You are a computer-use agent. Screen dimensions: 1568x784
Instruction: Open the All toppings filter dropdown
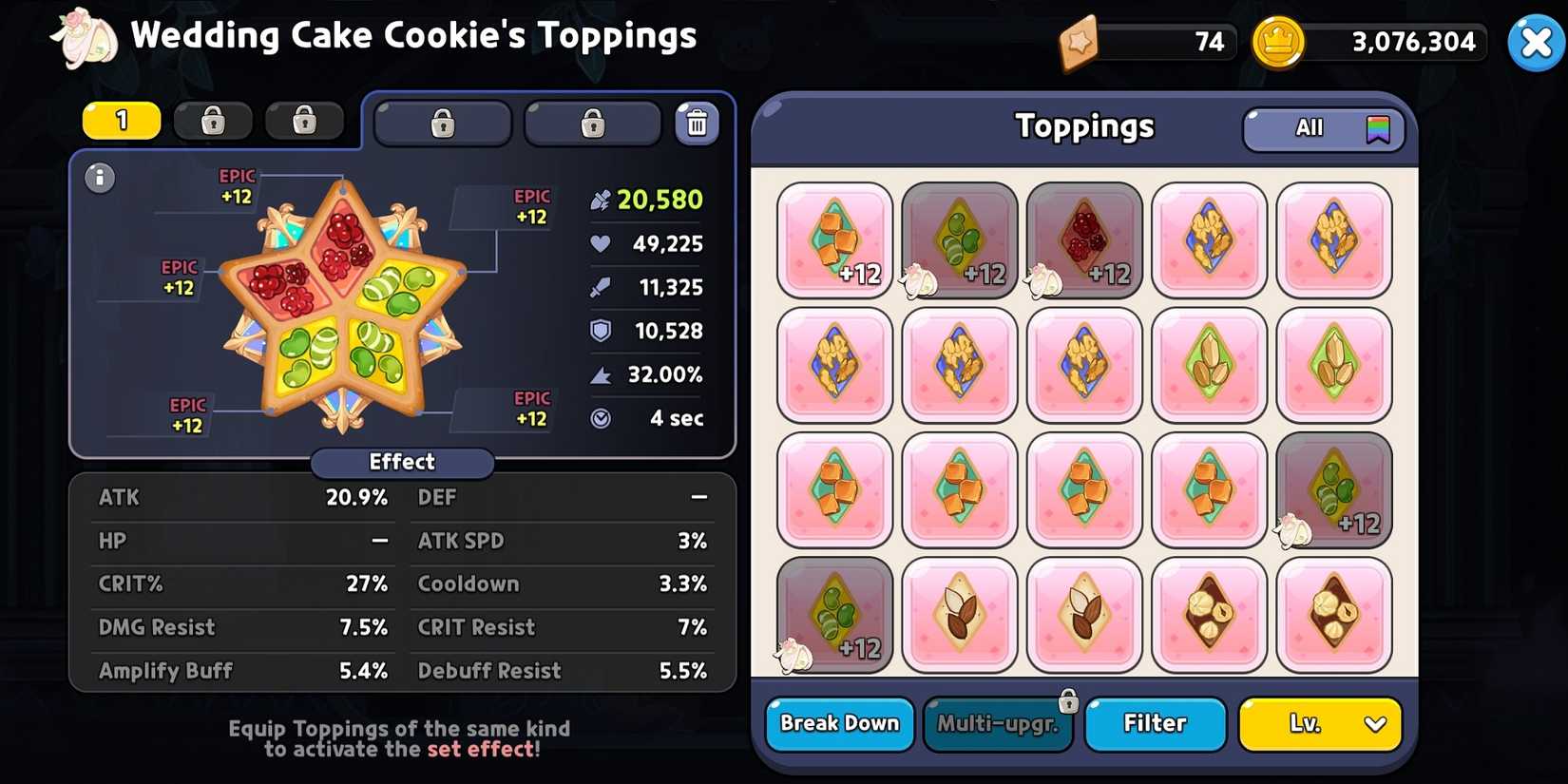(x=1323, y=128)
